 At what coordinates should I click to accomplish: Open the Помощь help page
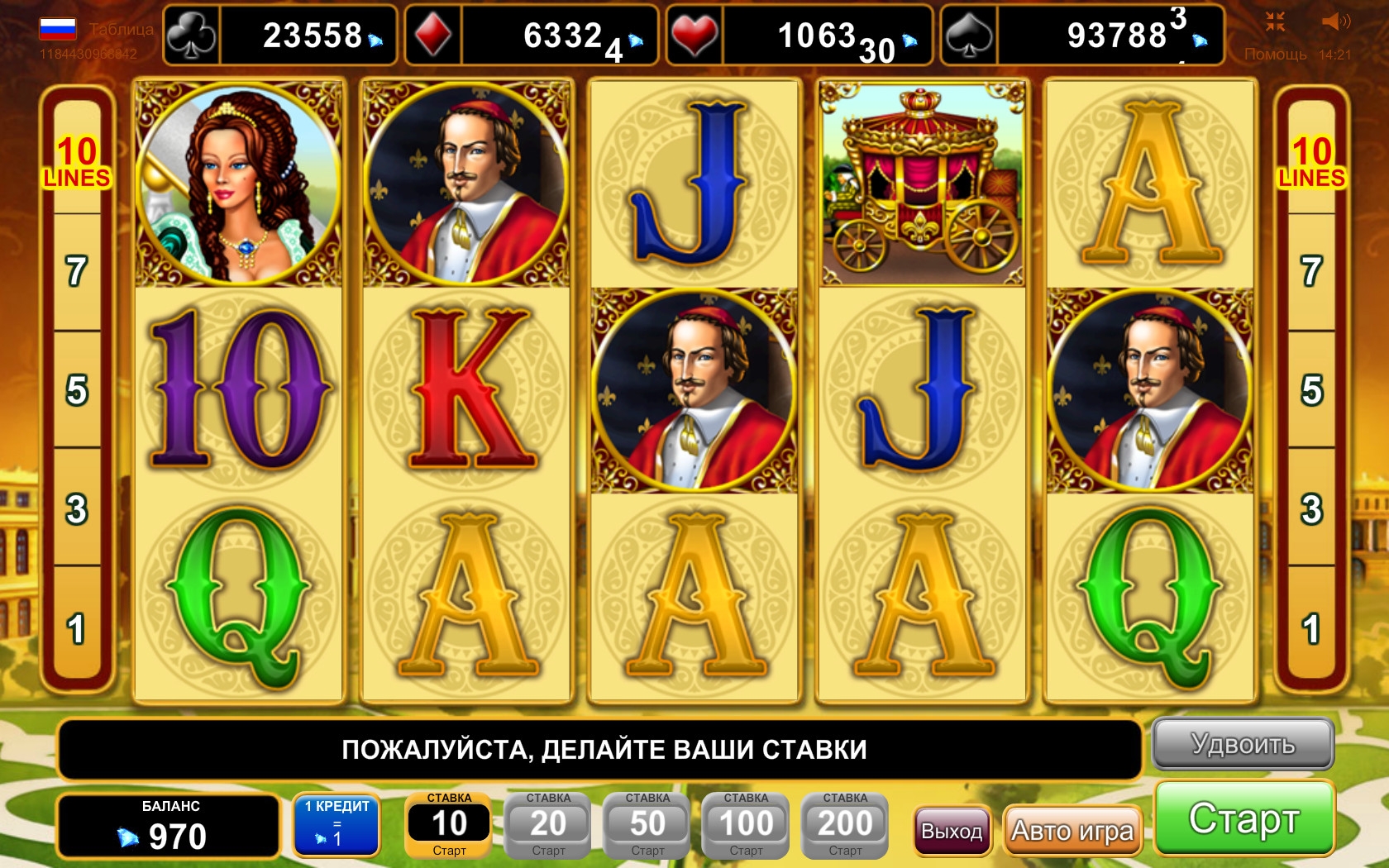pyautogui.click(x=1275, y=55)
